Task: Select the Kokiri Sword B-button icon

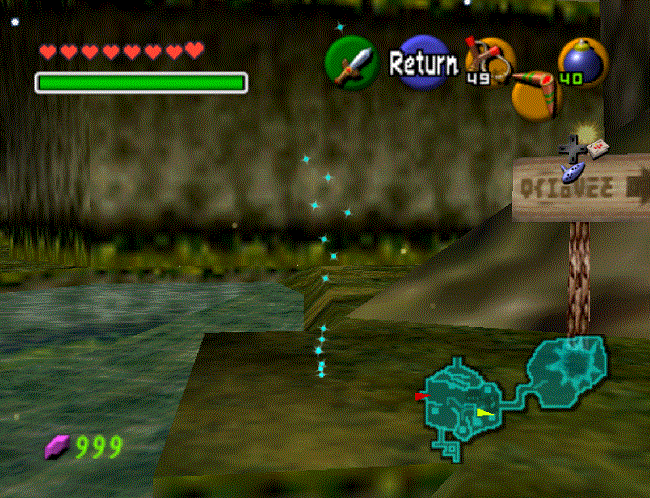Action: tap(351, 63)
